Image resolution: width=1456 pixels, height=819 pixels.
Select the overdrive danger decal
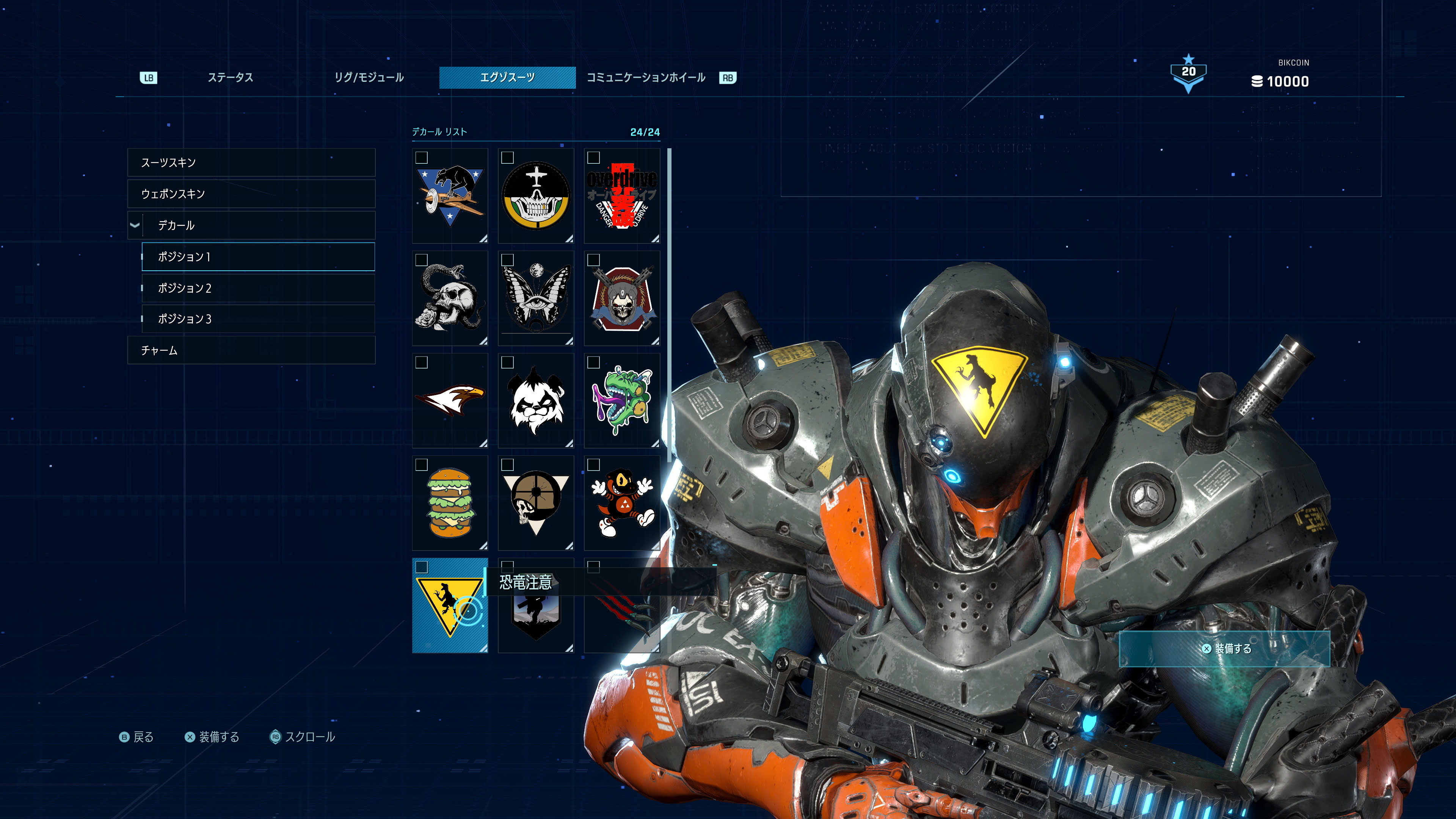coord(622,196)
